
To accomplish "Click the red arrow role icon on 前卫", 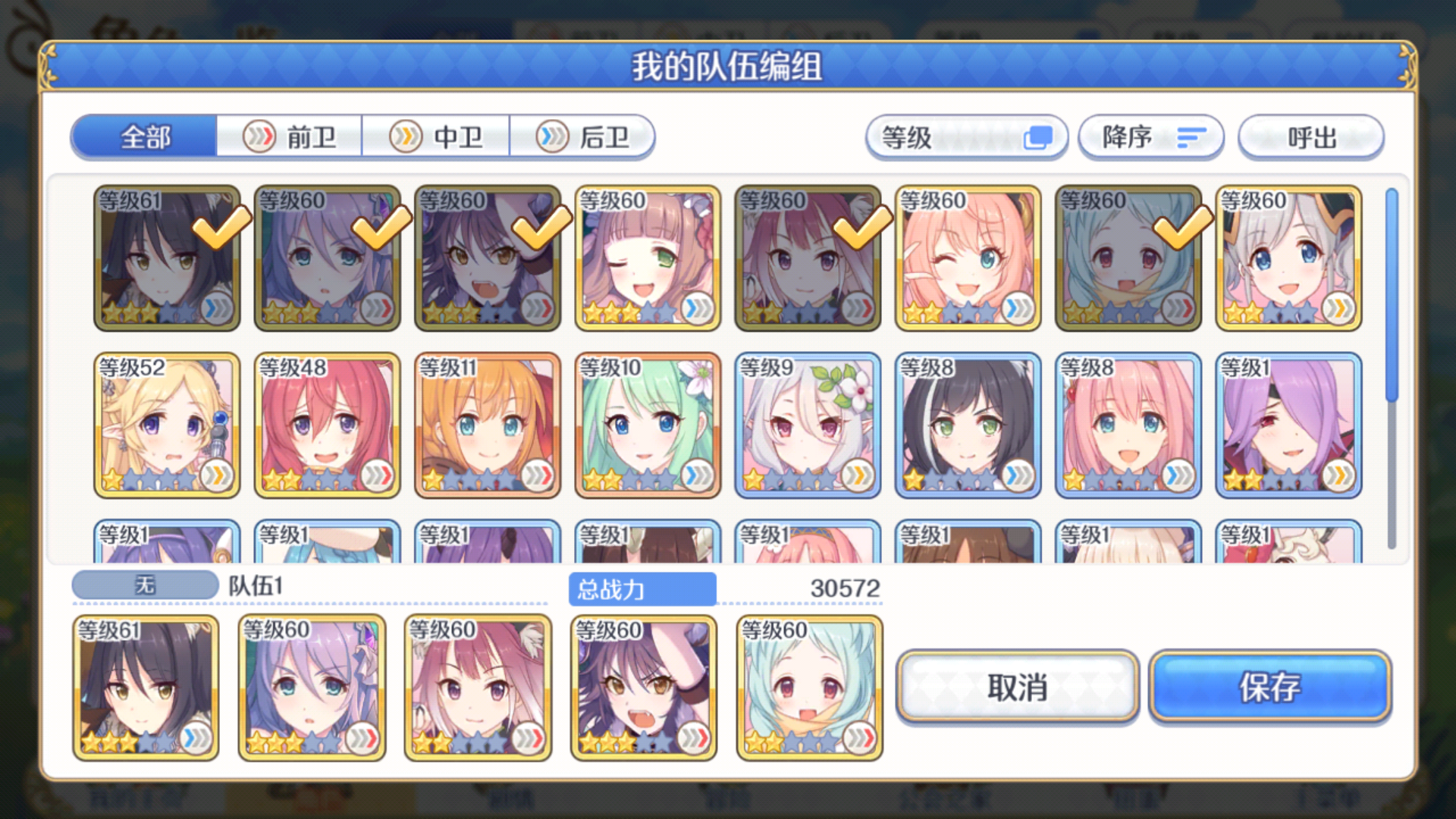I will point(259,136).
